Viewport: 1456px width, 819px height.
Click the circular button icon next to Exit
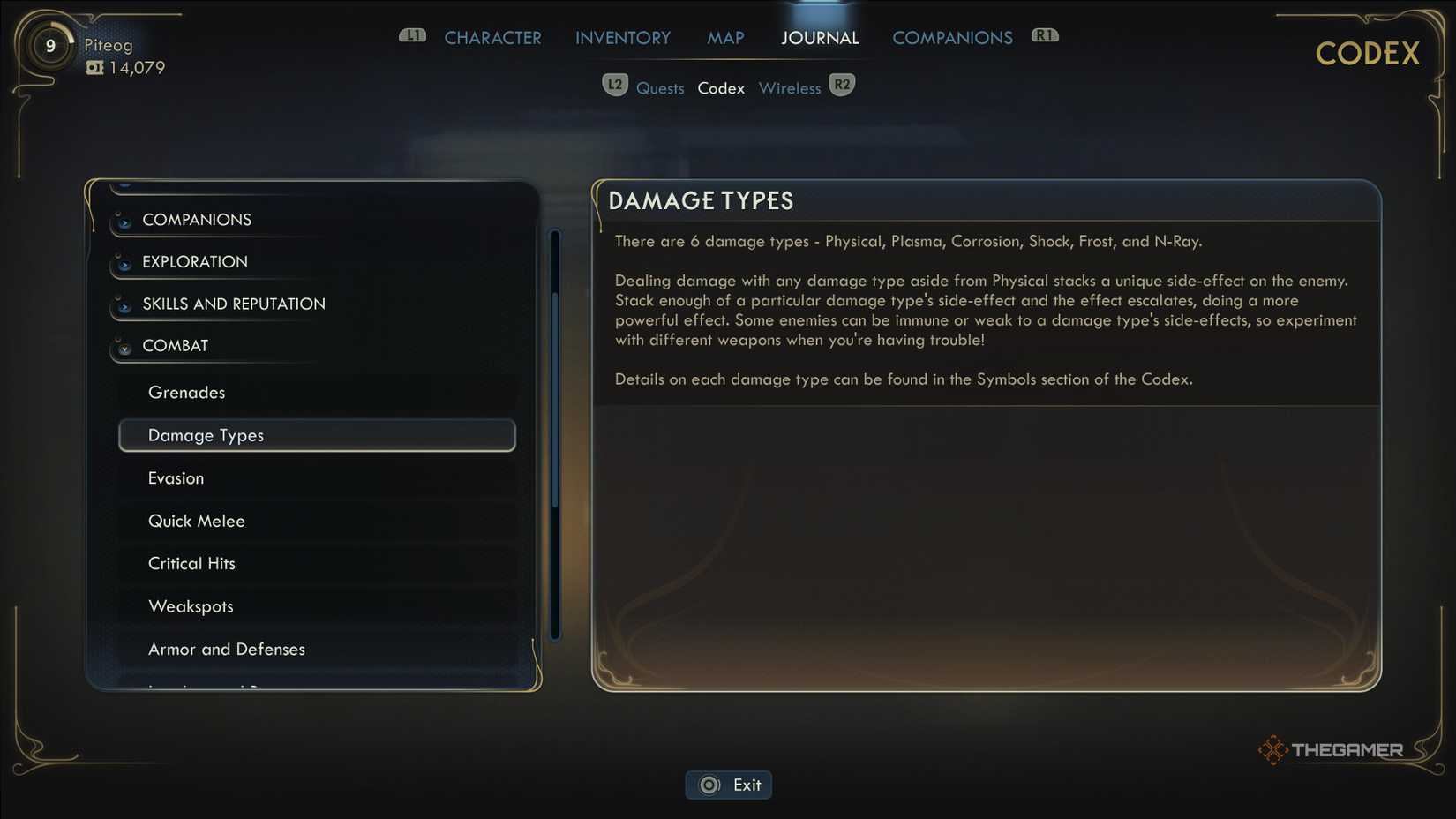(x=709, y=785)
